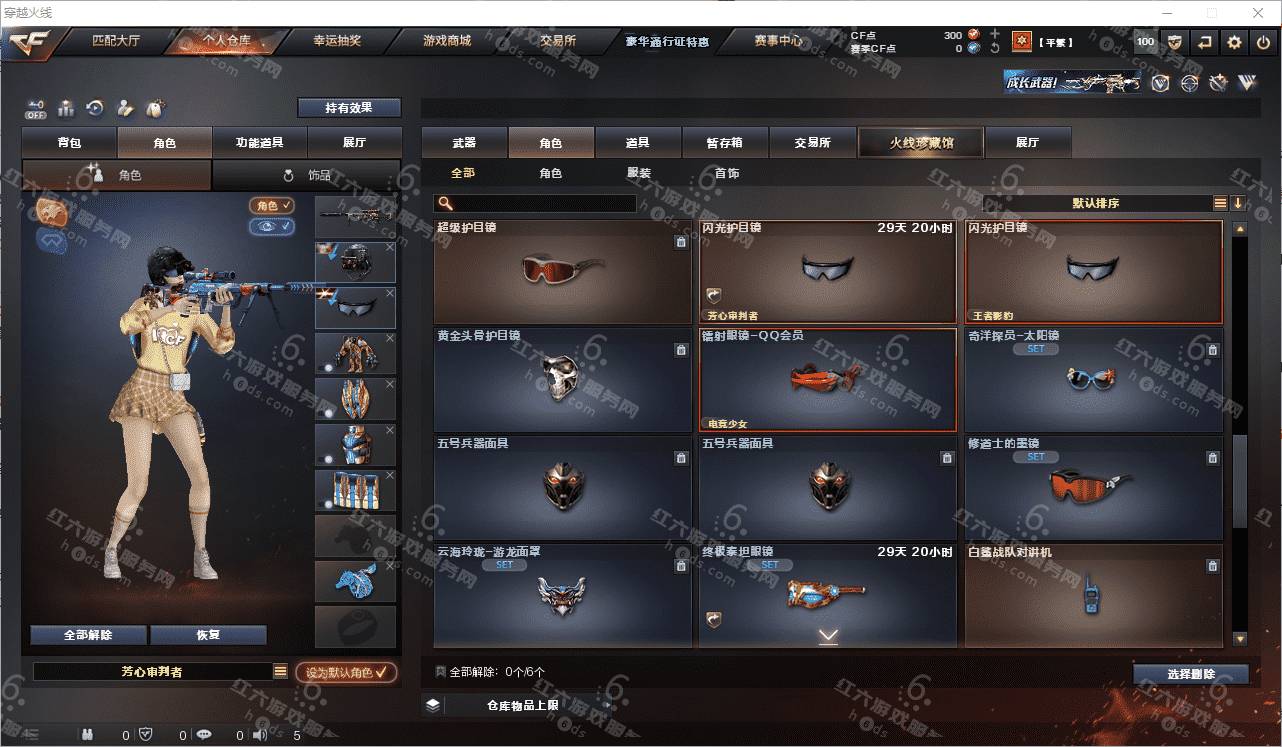
Task: Switch to the 功能道具 tab
Action: tap(259, 143)
